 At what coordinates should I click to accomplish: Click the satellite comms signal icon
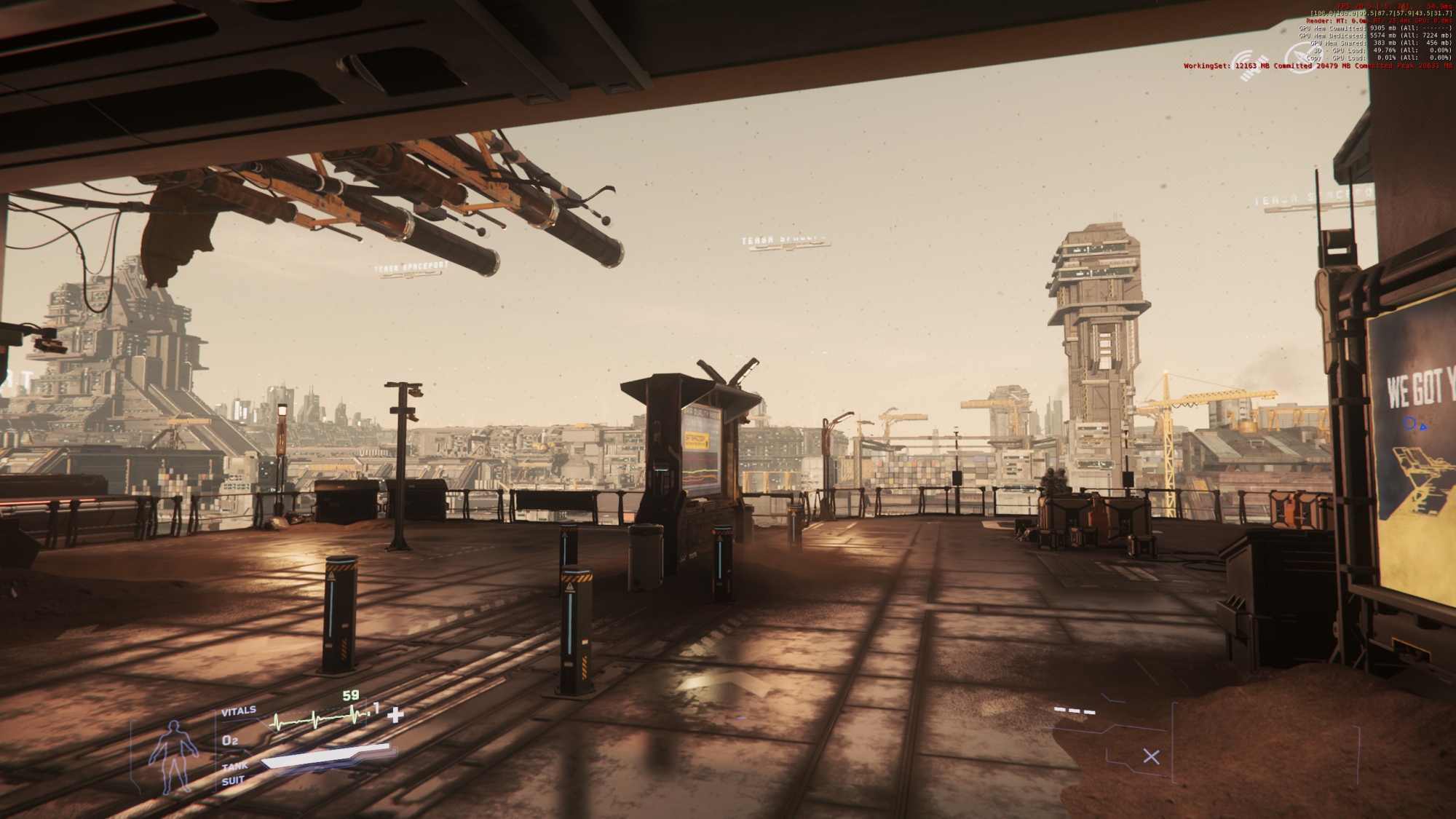pos(1250,61)
